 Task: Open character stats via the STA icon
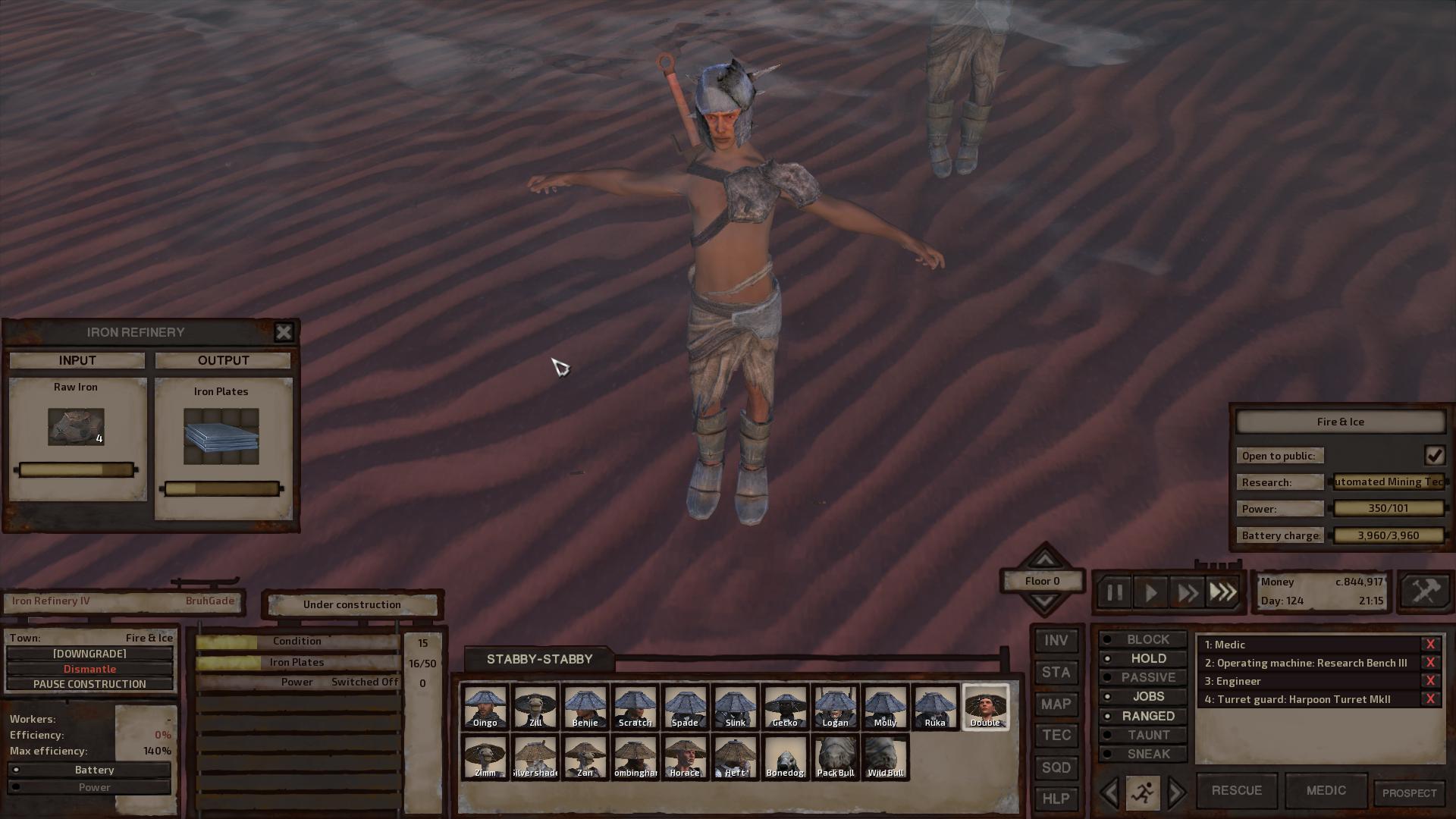[x=1056, y=673]
